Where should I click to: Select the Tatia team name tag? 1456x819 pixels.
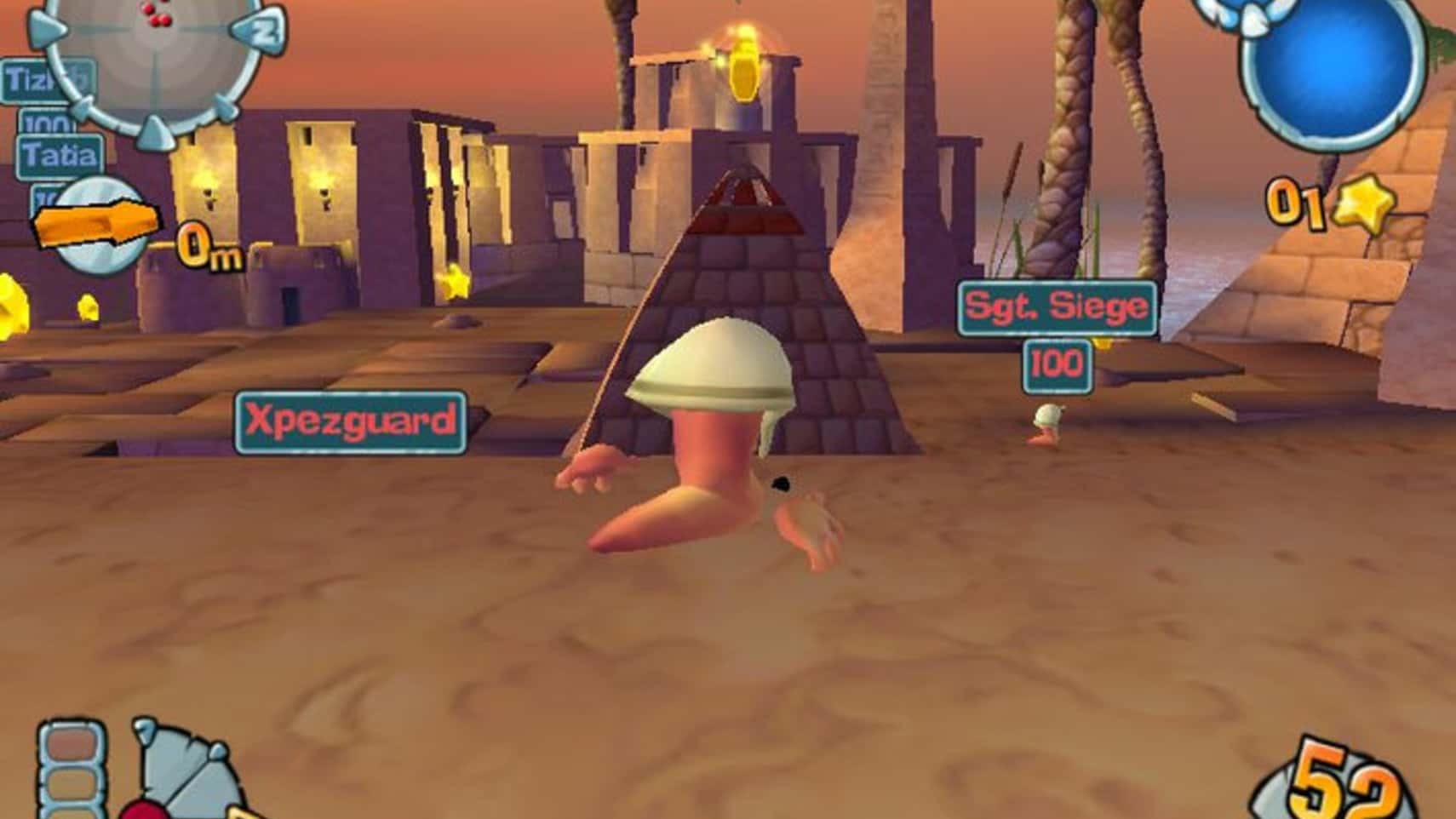coord(60,157)
